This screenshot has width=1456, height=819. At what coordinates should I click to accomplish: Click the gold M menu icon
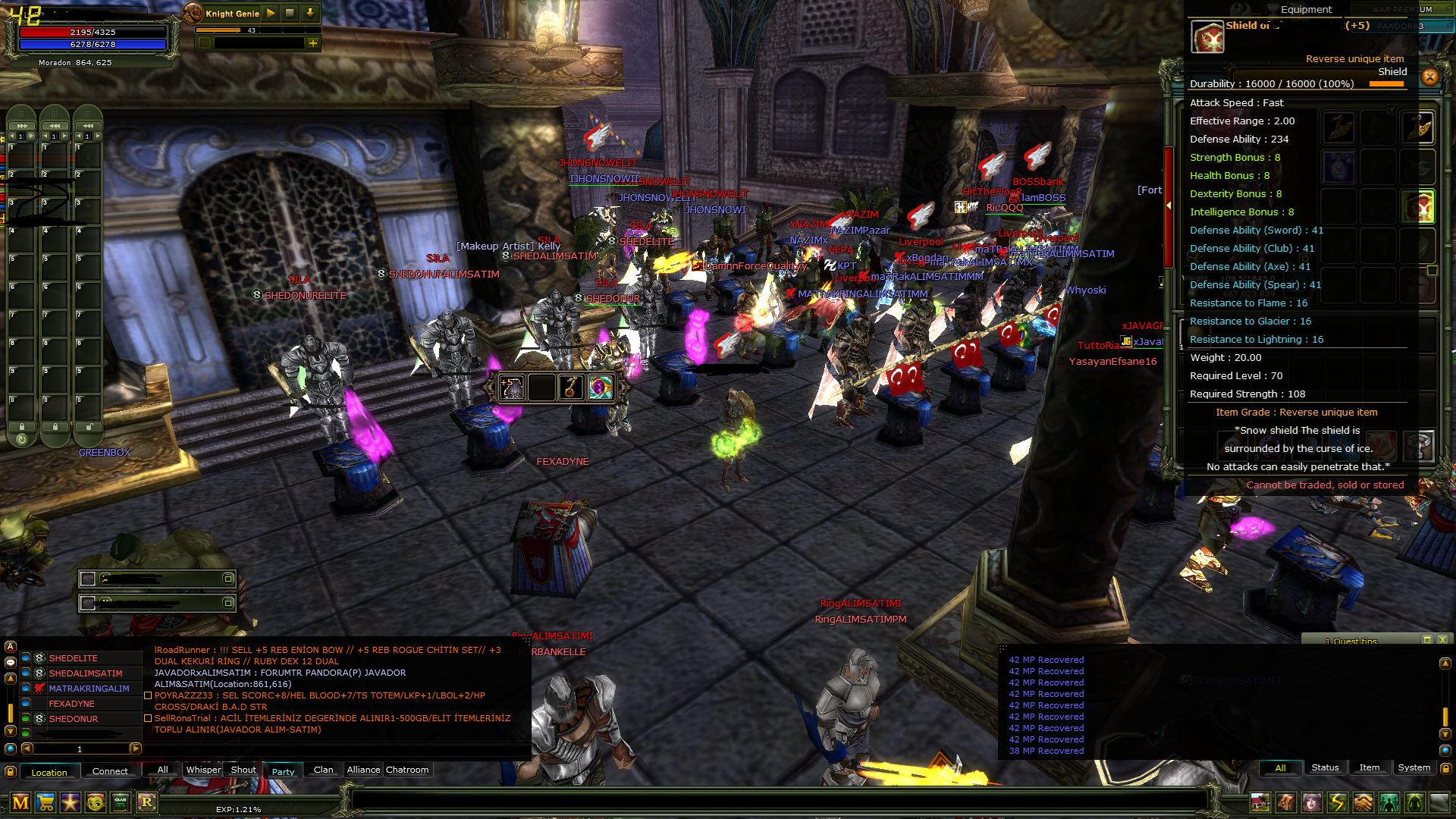click(x=20, y=802)
